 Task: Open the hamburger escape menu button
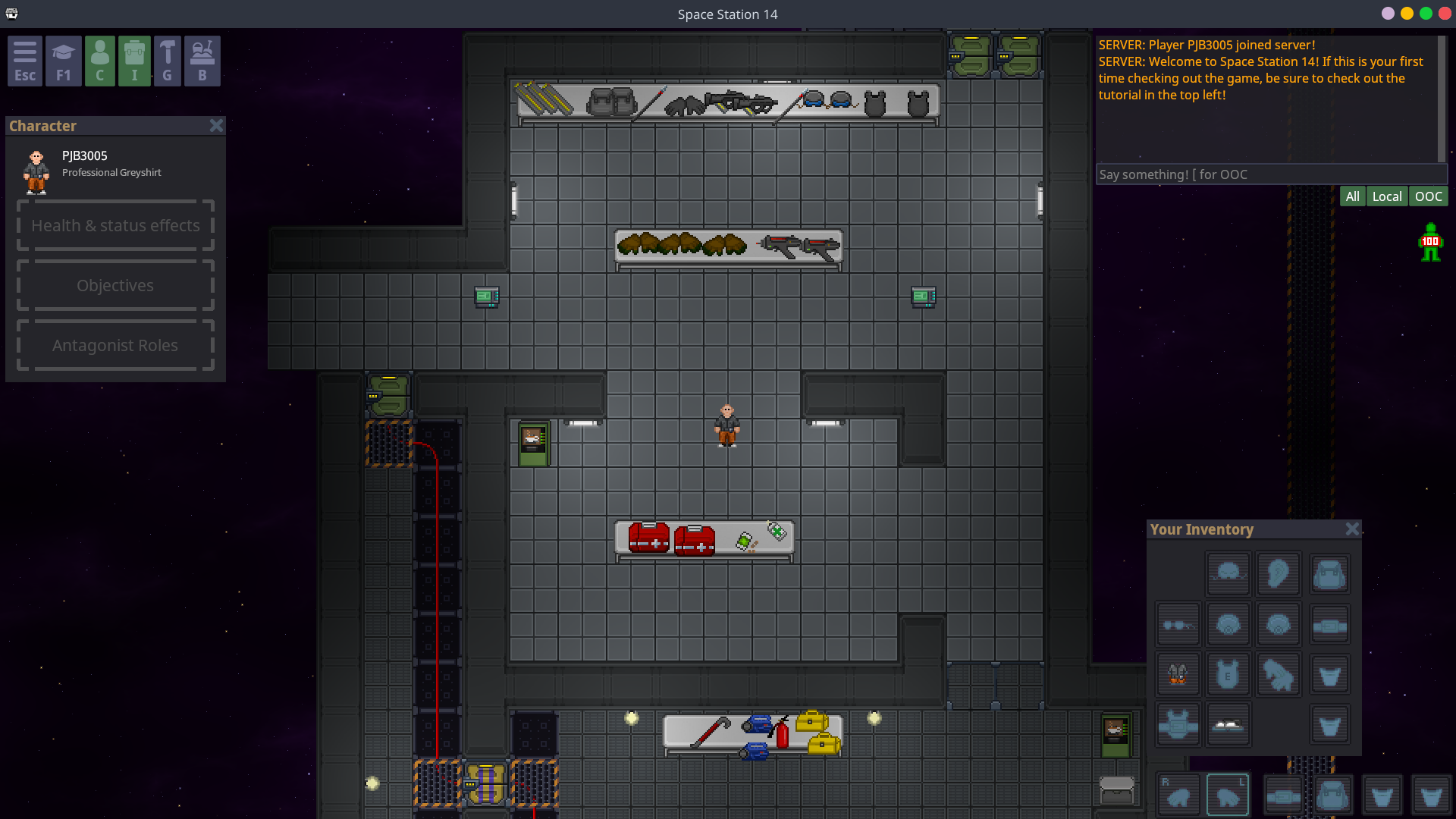(25, 61)
